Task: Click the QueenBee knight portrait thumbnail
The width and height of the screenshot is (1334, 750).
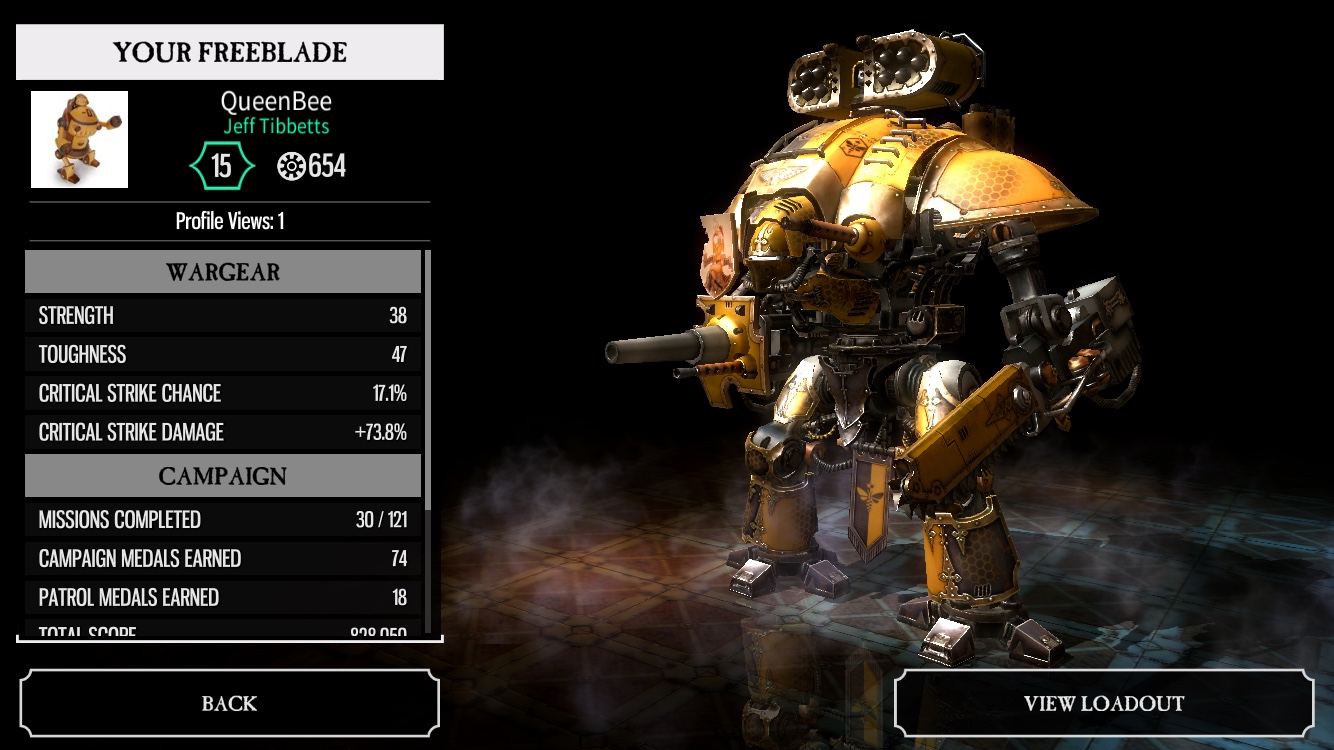Action: pos(79,139)
